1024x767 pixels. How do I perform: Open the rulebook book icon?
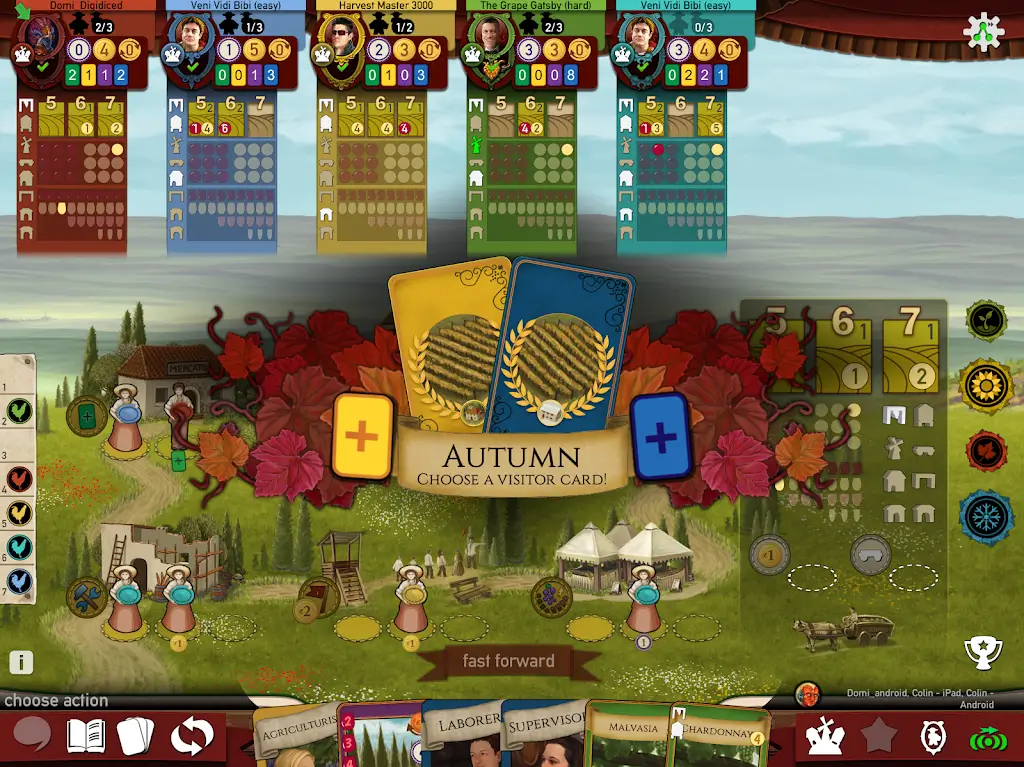tap(86, 736)
